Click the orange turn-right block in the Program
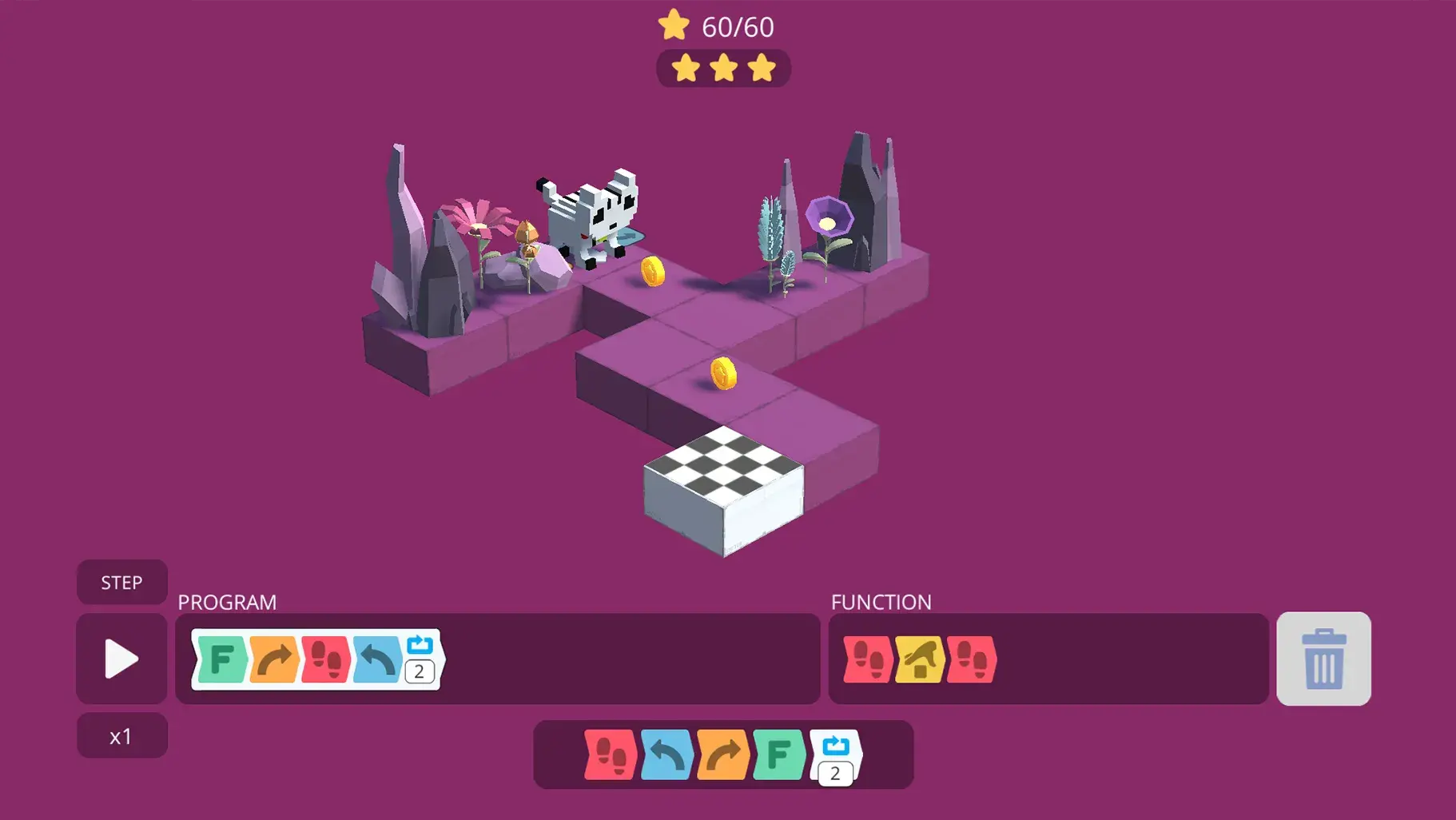Image resolution: width=1456 pixels, height=820 pixels. pos(272,660)
